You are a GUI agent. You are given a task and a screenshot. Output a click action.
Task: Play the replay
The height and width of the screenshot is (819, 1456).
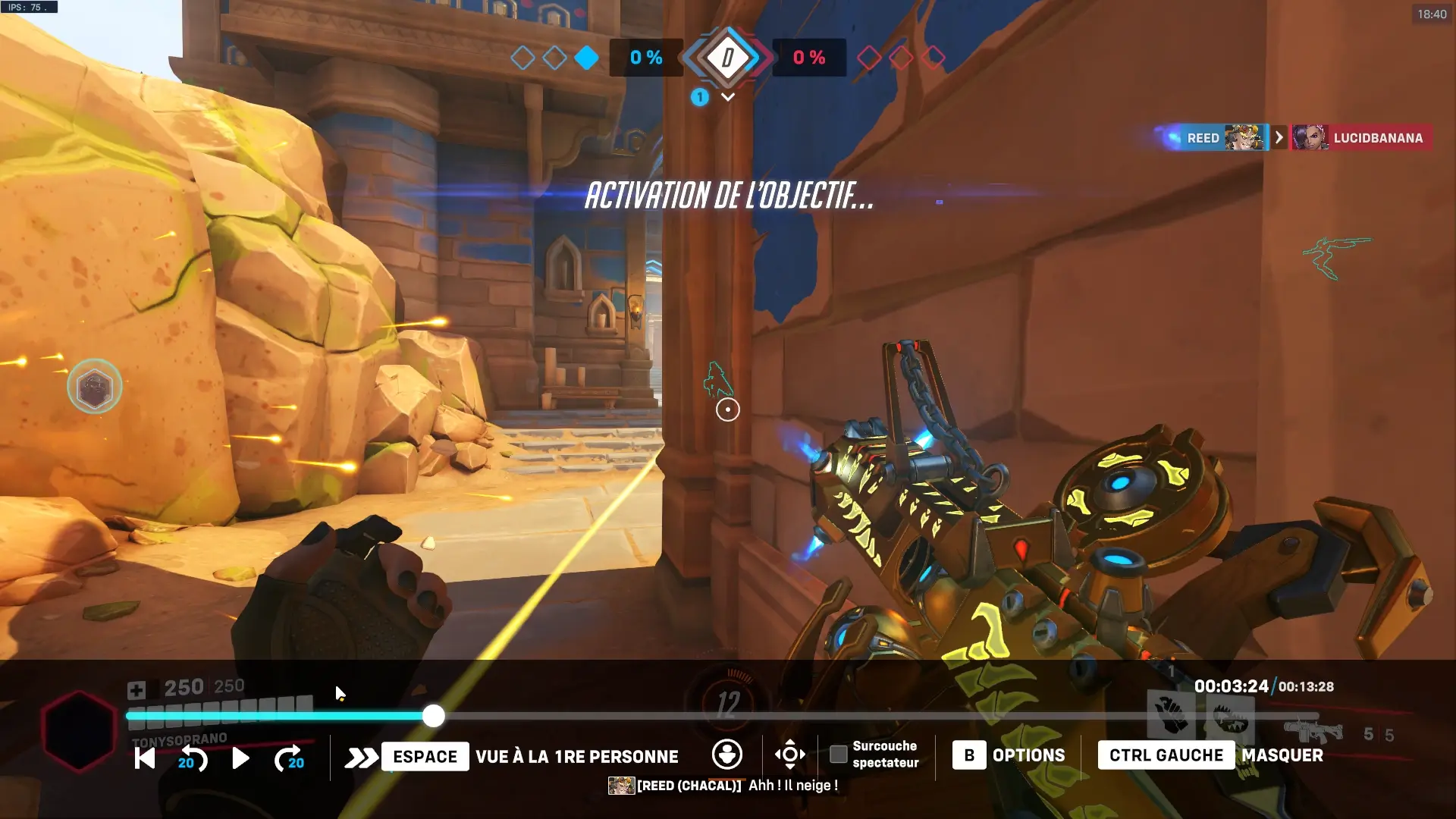(x=240, y=758)
